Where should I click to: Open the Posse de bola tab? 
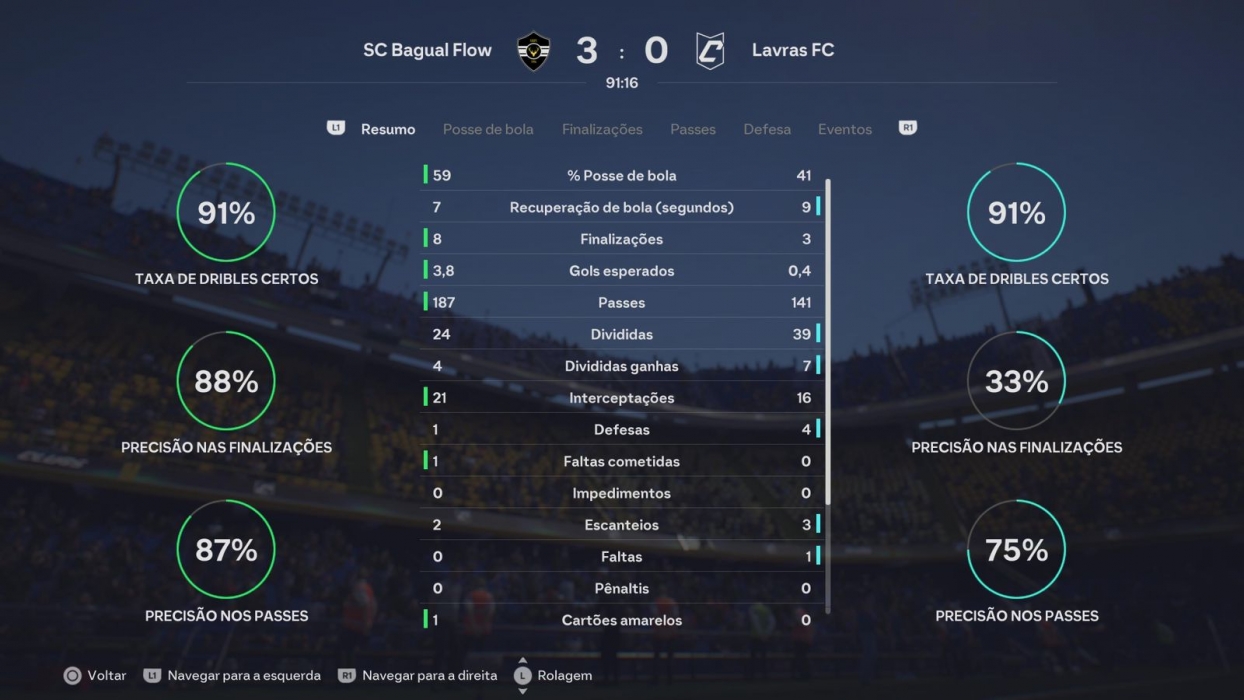488,129
